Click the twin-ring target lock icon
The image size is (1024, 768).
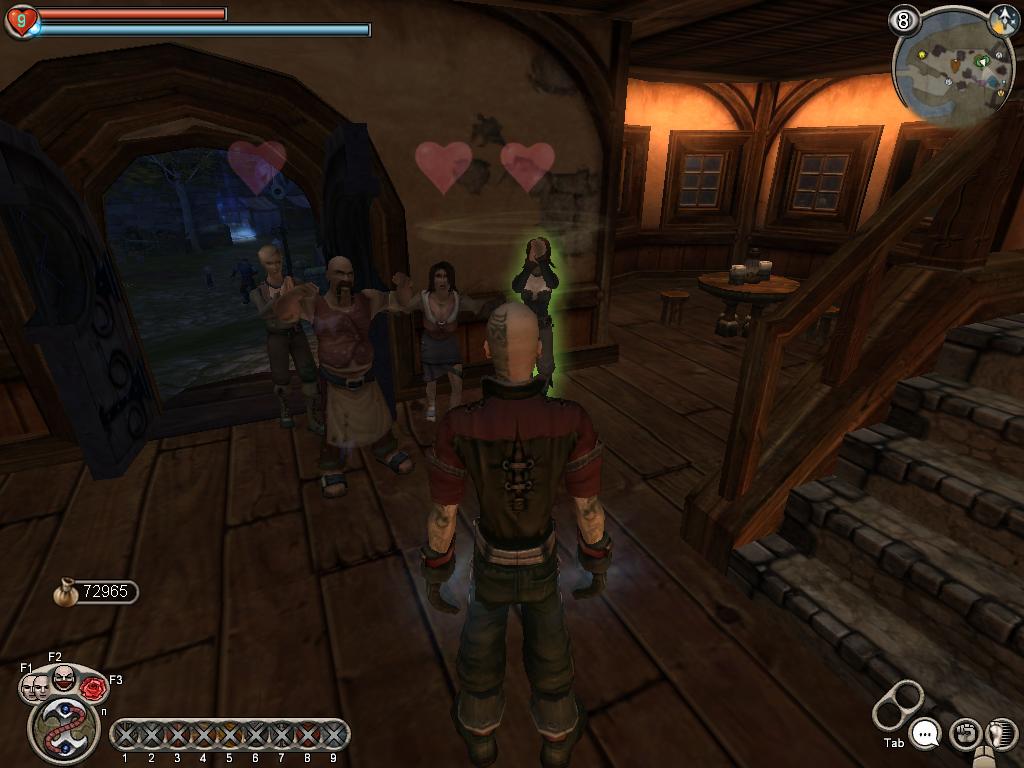[897, 704]
